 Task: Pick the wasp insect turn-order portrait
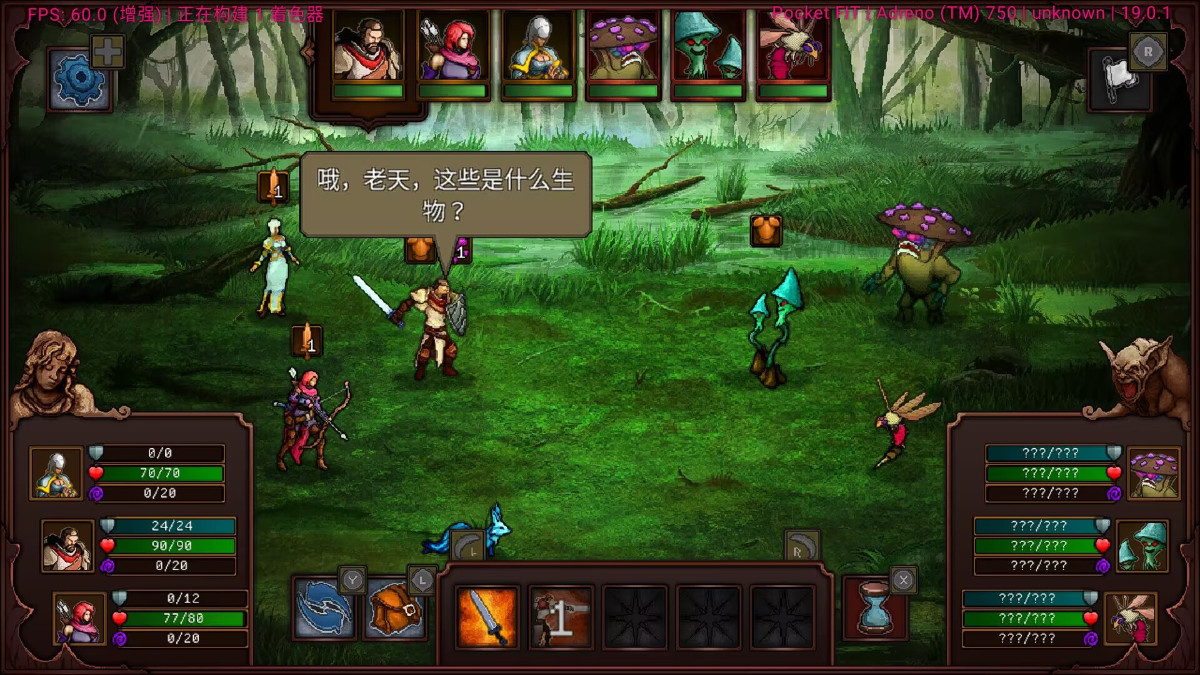point(793,47)
